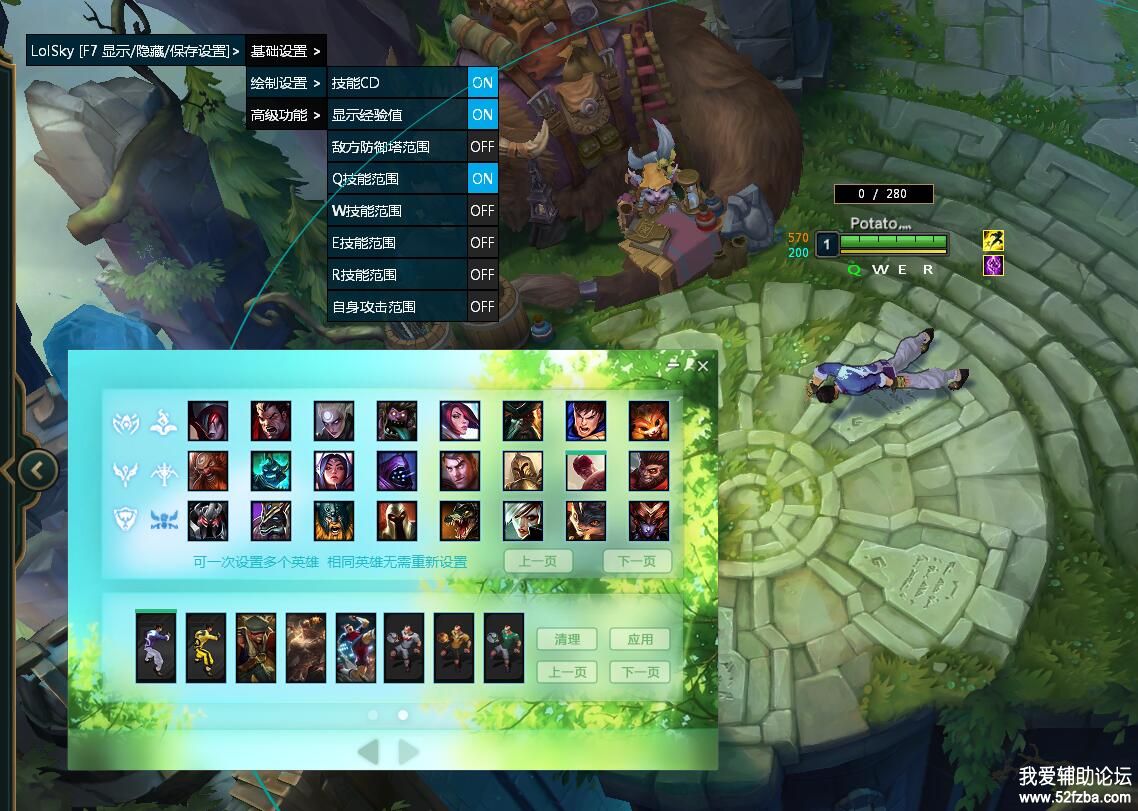This screenshot has height=811, width=1138.
Task: Select the Gnar champion portrait
Action: pos(648,421)
